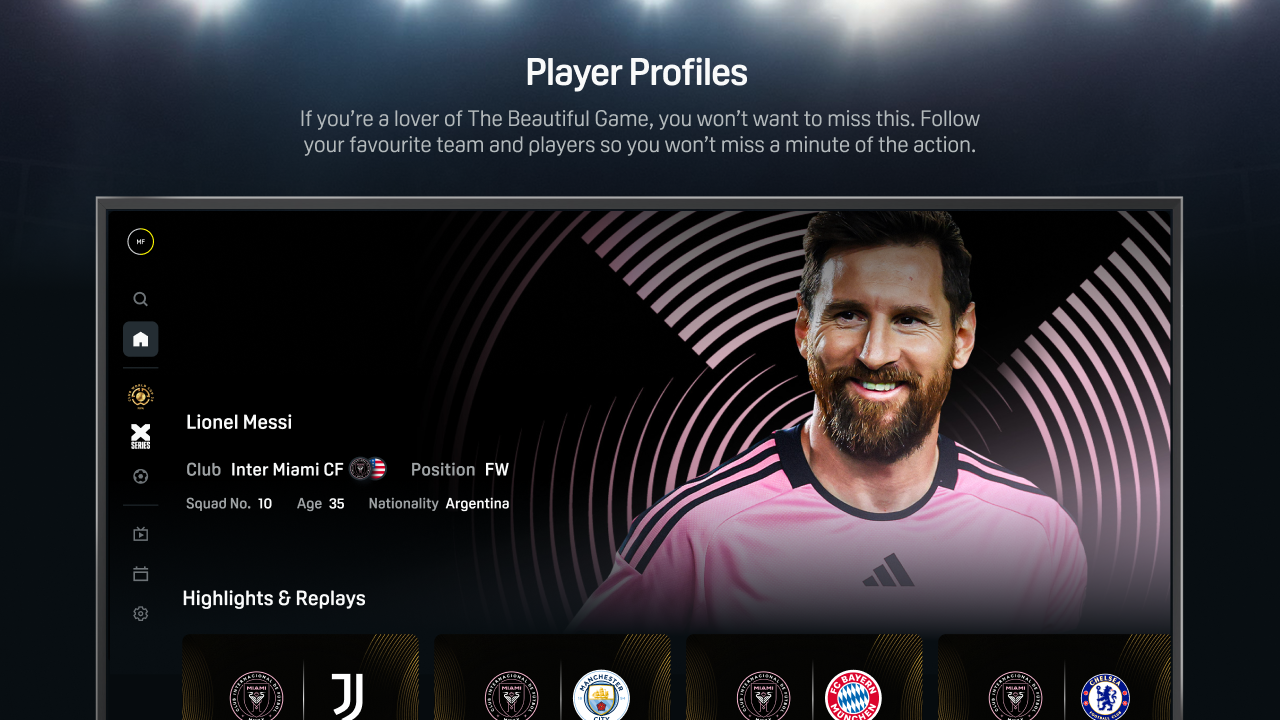Select the football/soccer ball sidebar icon
The image size is (1280, 720).
pos(140,476)
